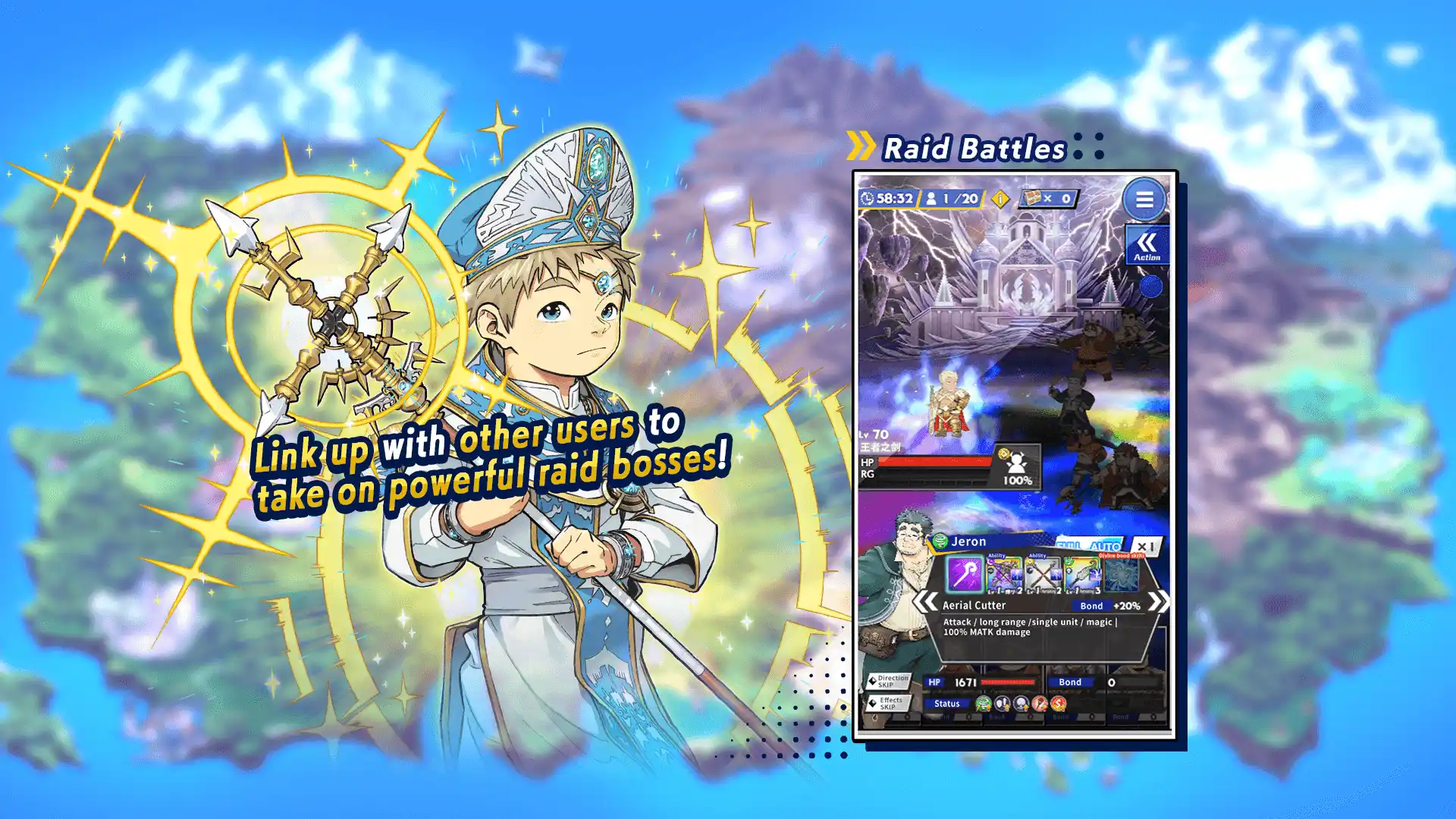Image resolution: width=1456 pixels, height=819 pixels.
Task: Open the treasure chest drop counter
Action: coord(1048,199)
